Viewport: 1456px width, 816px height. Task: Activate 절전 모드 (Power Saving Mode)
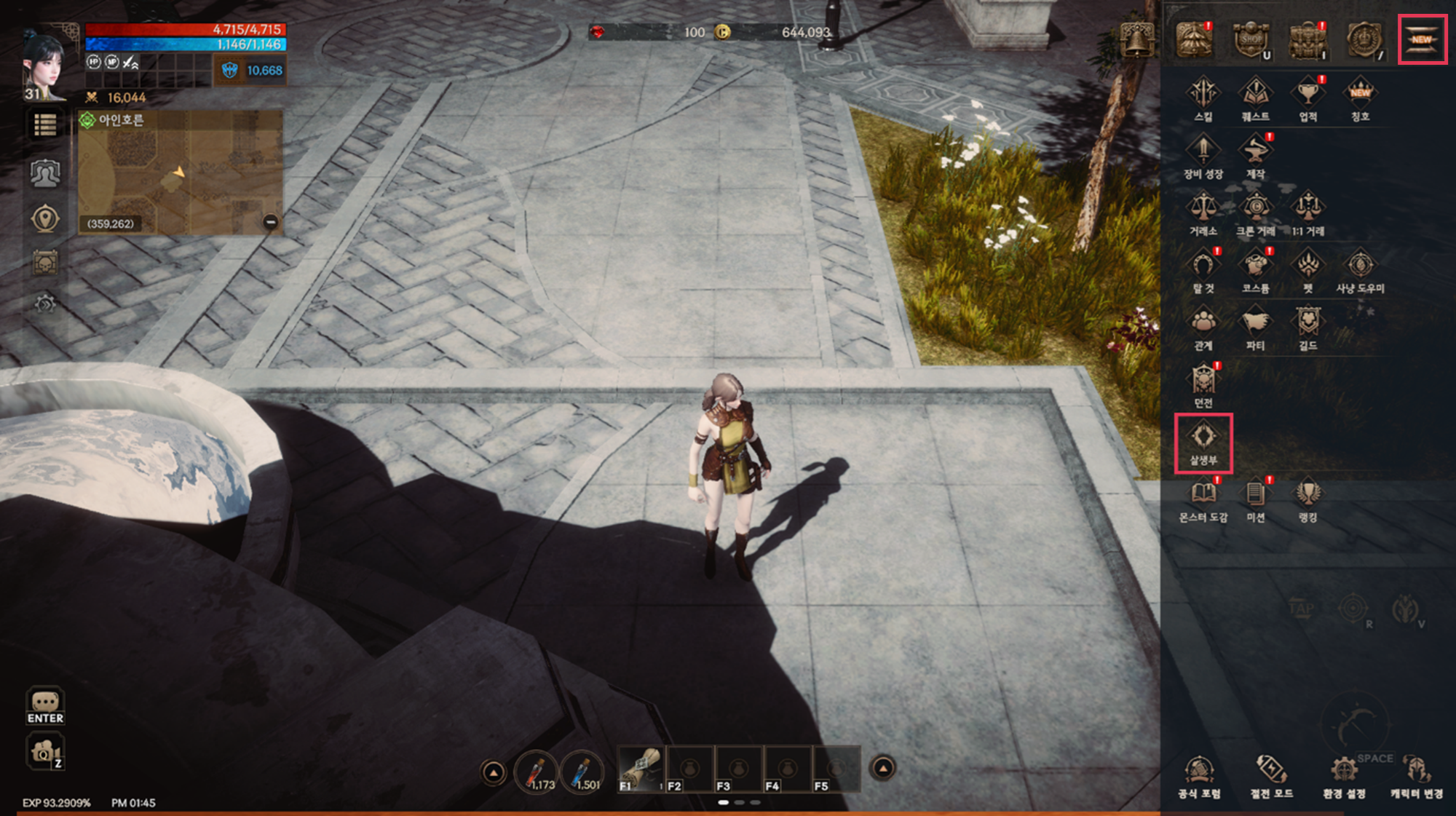[1271, 776]
